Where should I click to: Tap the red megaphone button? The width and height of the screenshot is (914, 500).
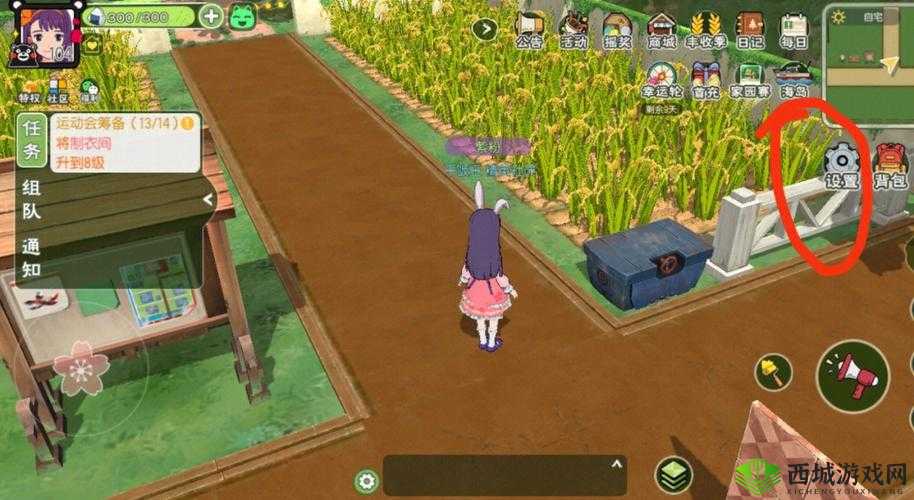pyautogui.click(x=852, y=369)
